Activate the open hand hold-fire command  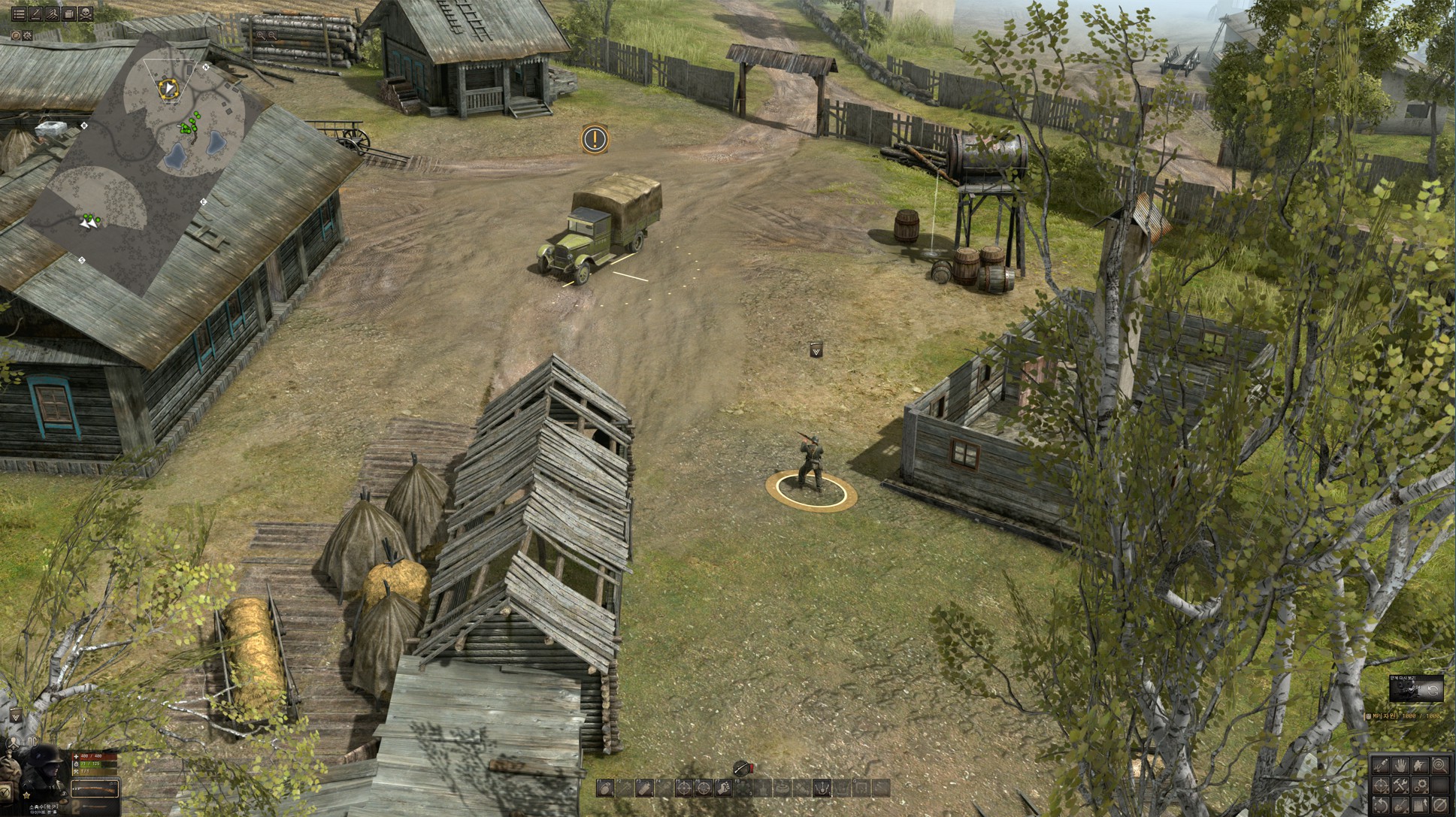click(1400, 766)
